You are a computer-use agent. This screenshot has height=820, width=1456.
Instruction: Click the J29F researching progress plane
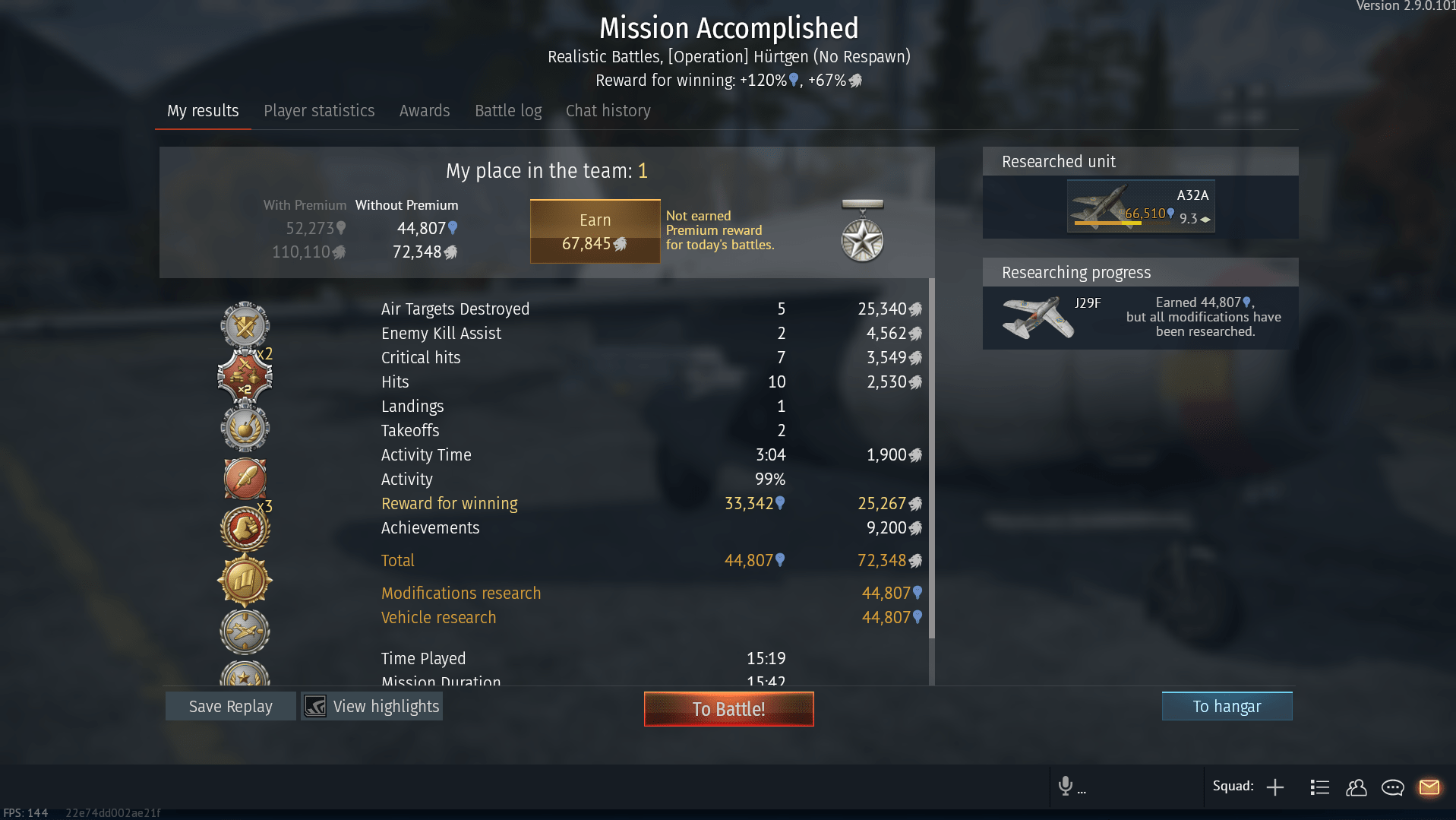pyautogui.click(x=1037, y=318)
